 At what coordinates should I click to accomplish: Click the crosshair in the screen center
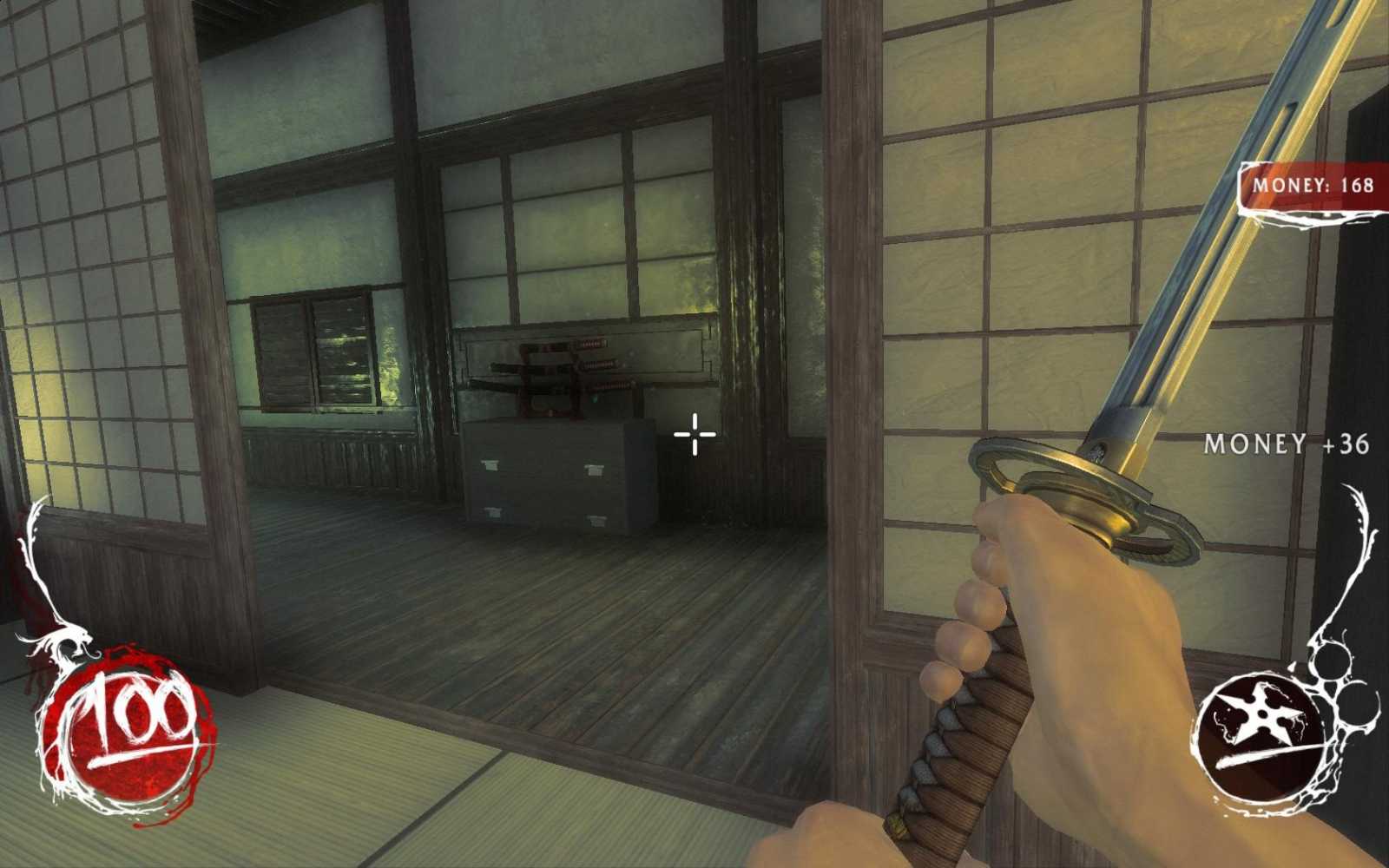click(694, 434)
